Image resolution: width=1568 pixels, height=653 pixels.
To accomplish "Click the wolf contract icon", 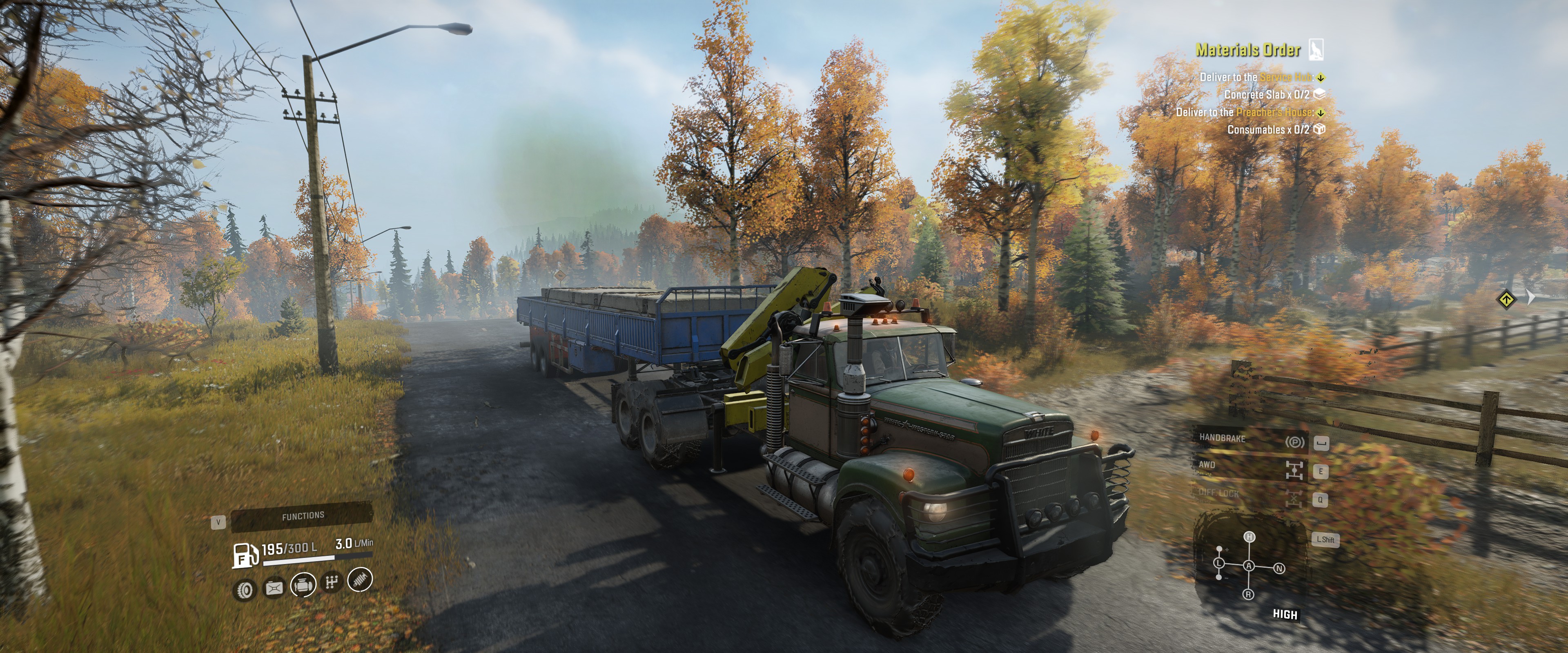I will [1315, 50].
